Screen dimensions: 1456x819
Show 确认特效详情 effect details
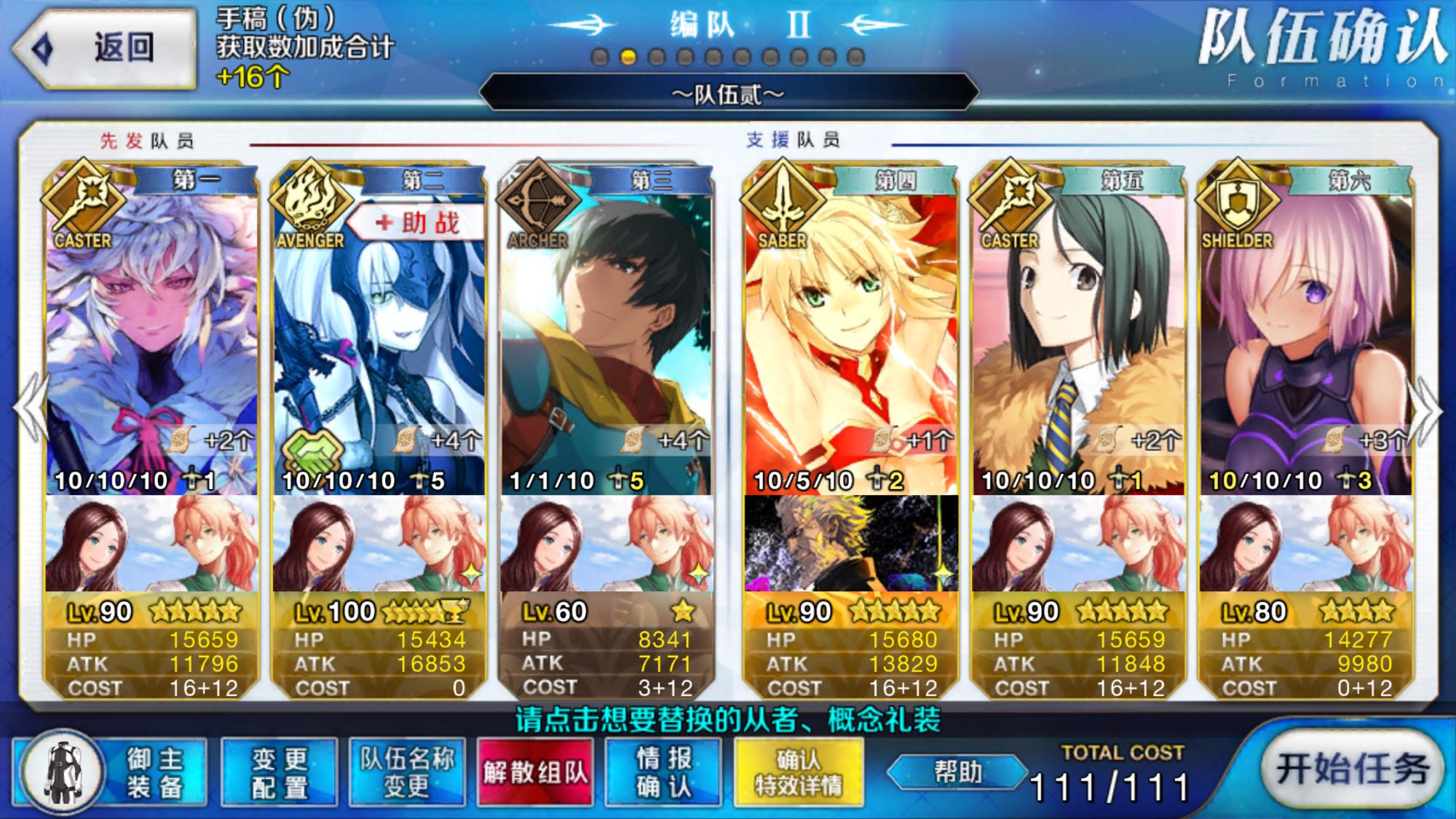tap(799, 773)
